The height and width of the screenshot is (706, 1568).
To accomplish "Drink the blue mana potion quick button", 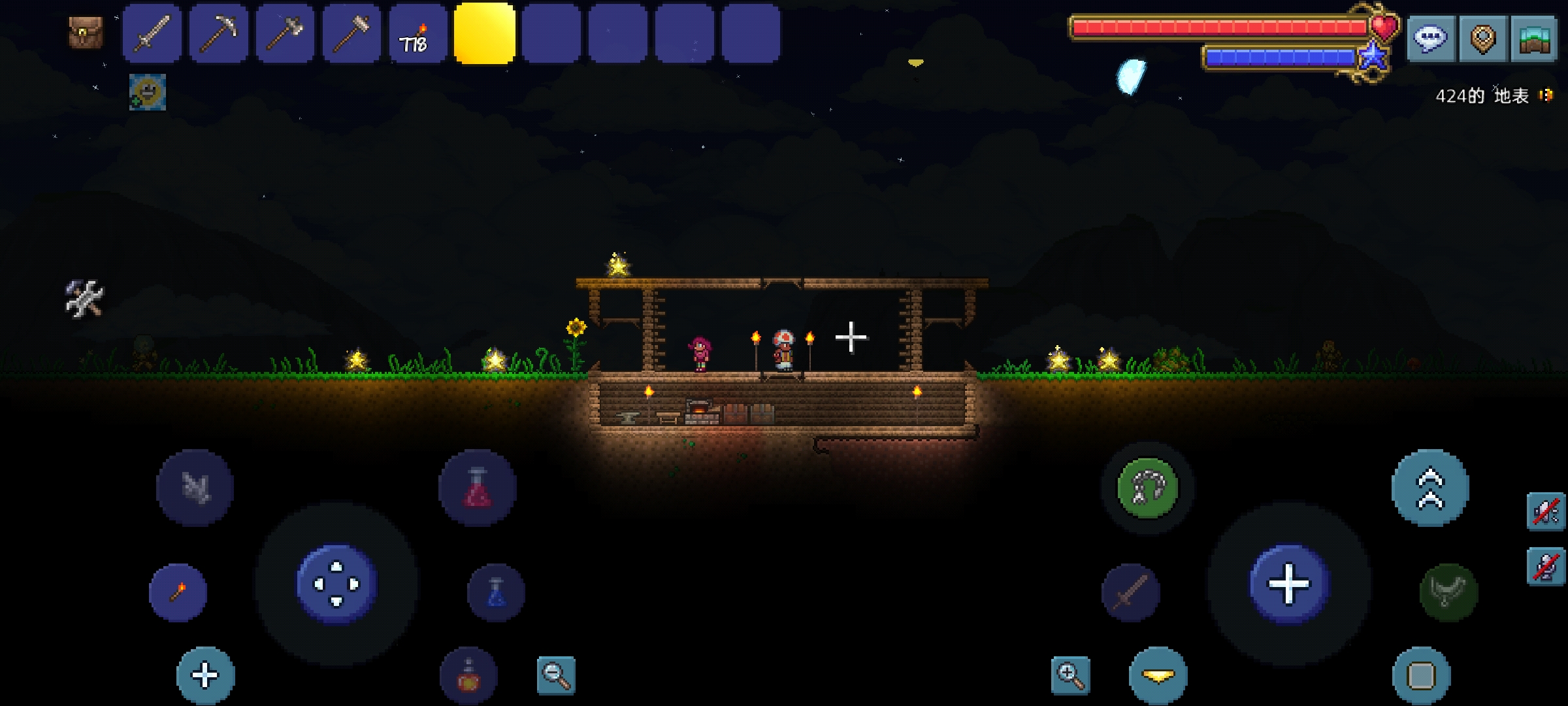I will (496, 592).
